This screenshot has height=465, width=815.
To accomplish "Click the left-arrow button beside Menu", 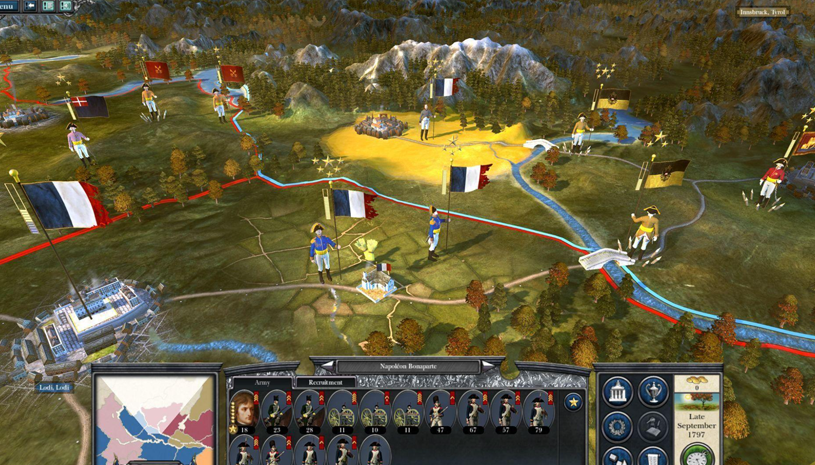I will point(30,6).
